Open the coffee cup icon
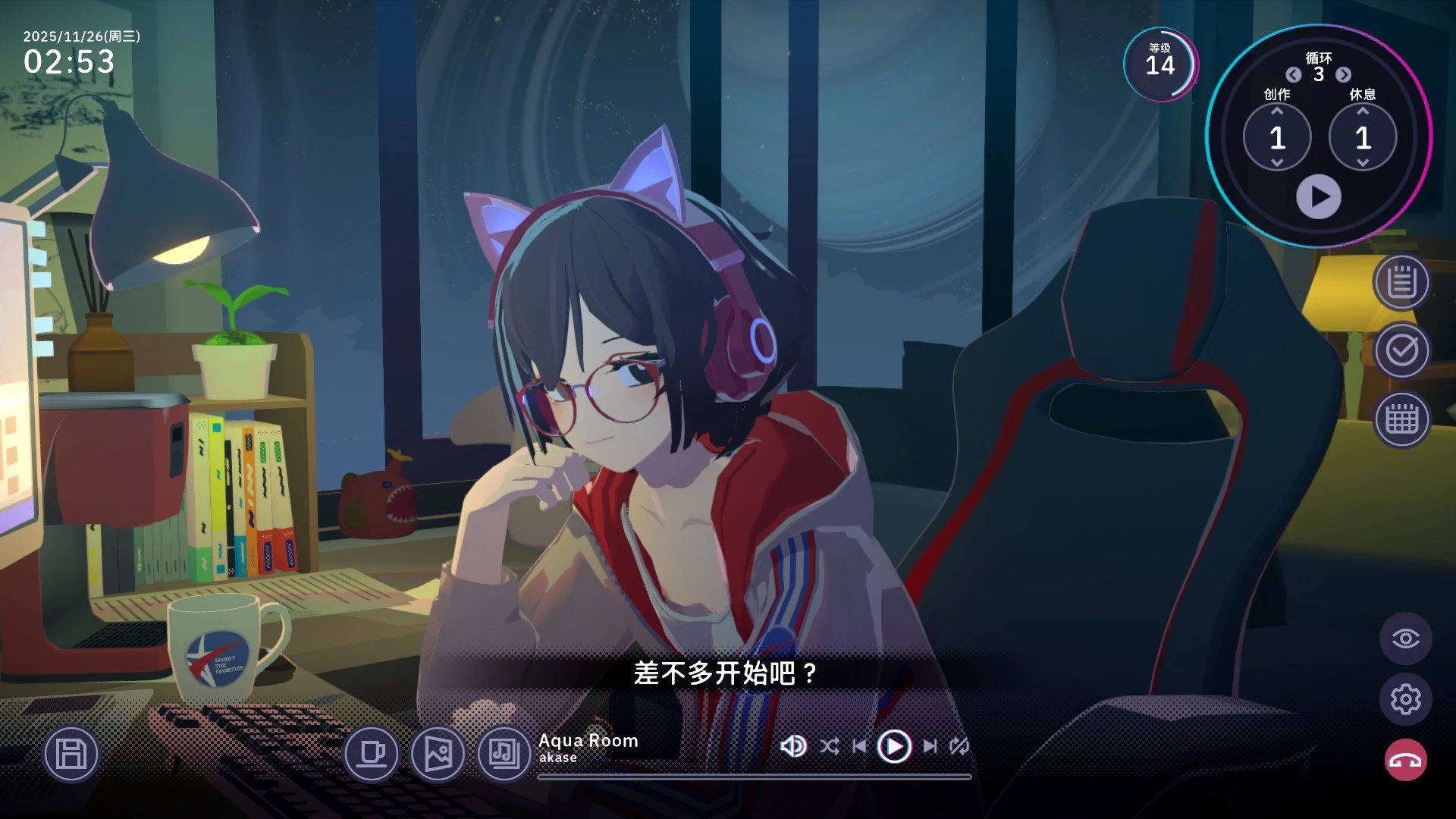 [x=372, y=754]
